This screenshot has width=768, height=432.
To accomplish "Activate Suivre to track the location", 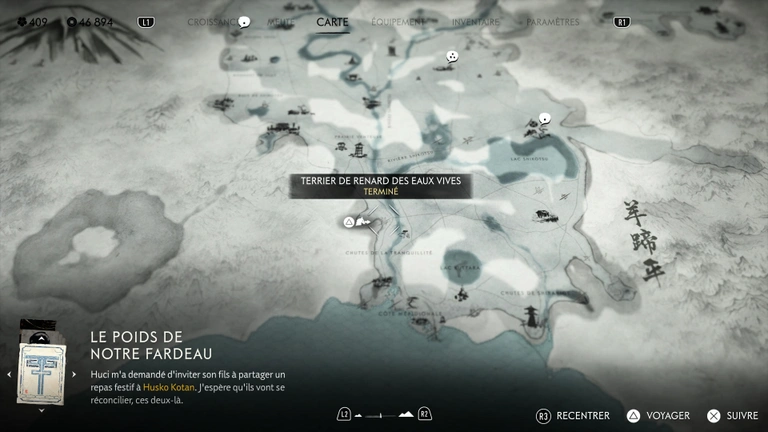I will [x=734, y=415].
